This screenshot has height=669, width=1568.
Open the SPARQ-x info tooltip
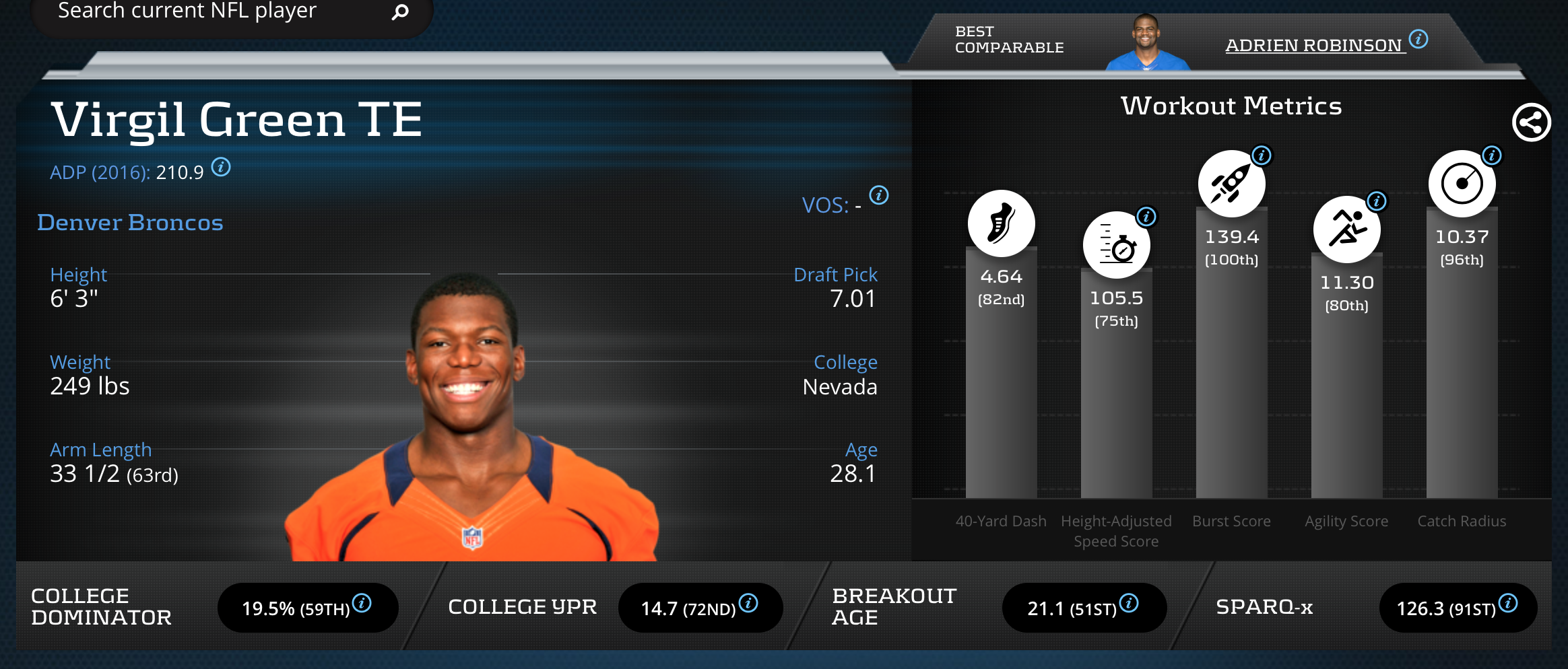(x=1509, y=603)
